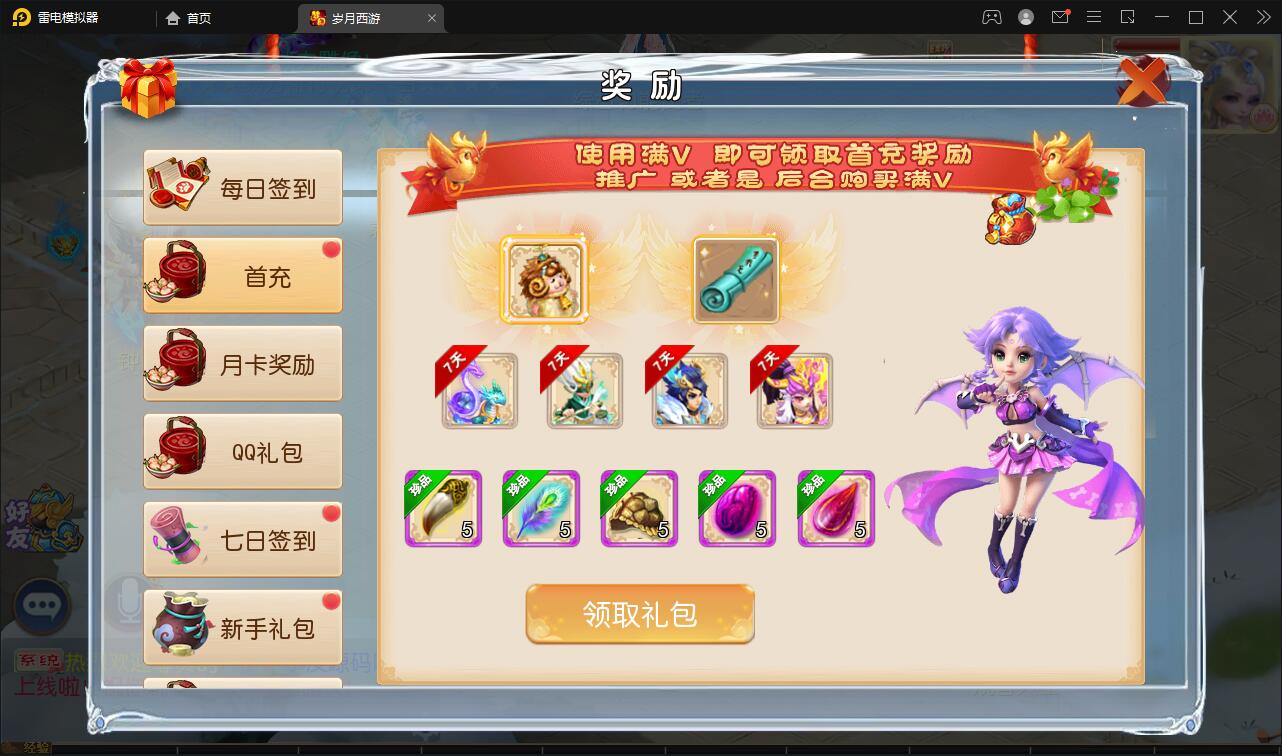
Task: Open the 每日签到 daily sign-in section
Action: [x=242, y=186]
